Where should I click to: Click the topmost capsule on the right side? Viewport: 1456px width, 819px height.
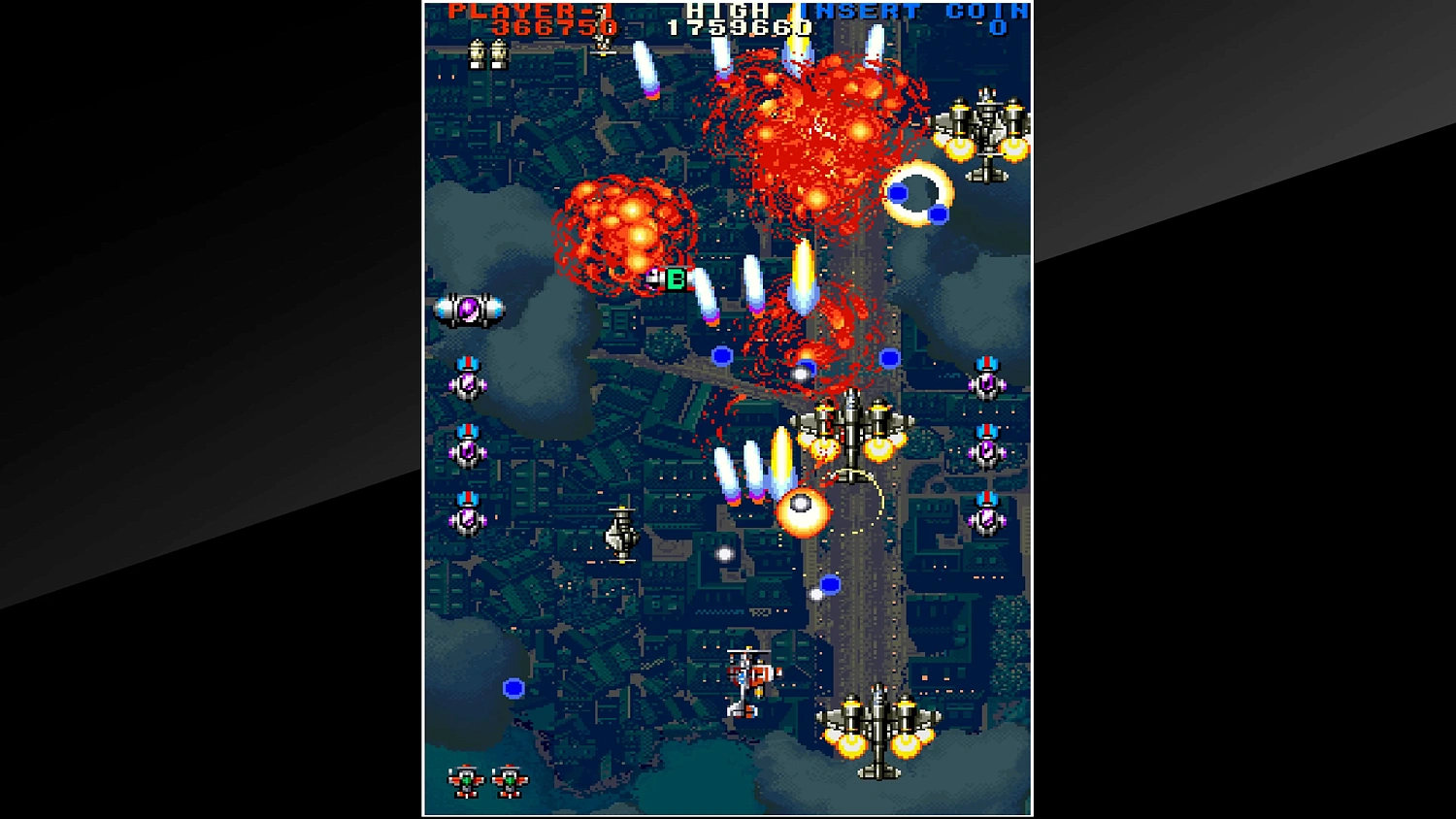[988, 383]
